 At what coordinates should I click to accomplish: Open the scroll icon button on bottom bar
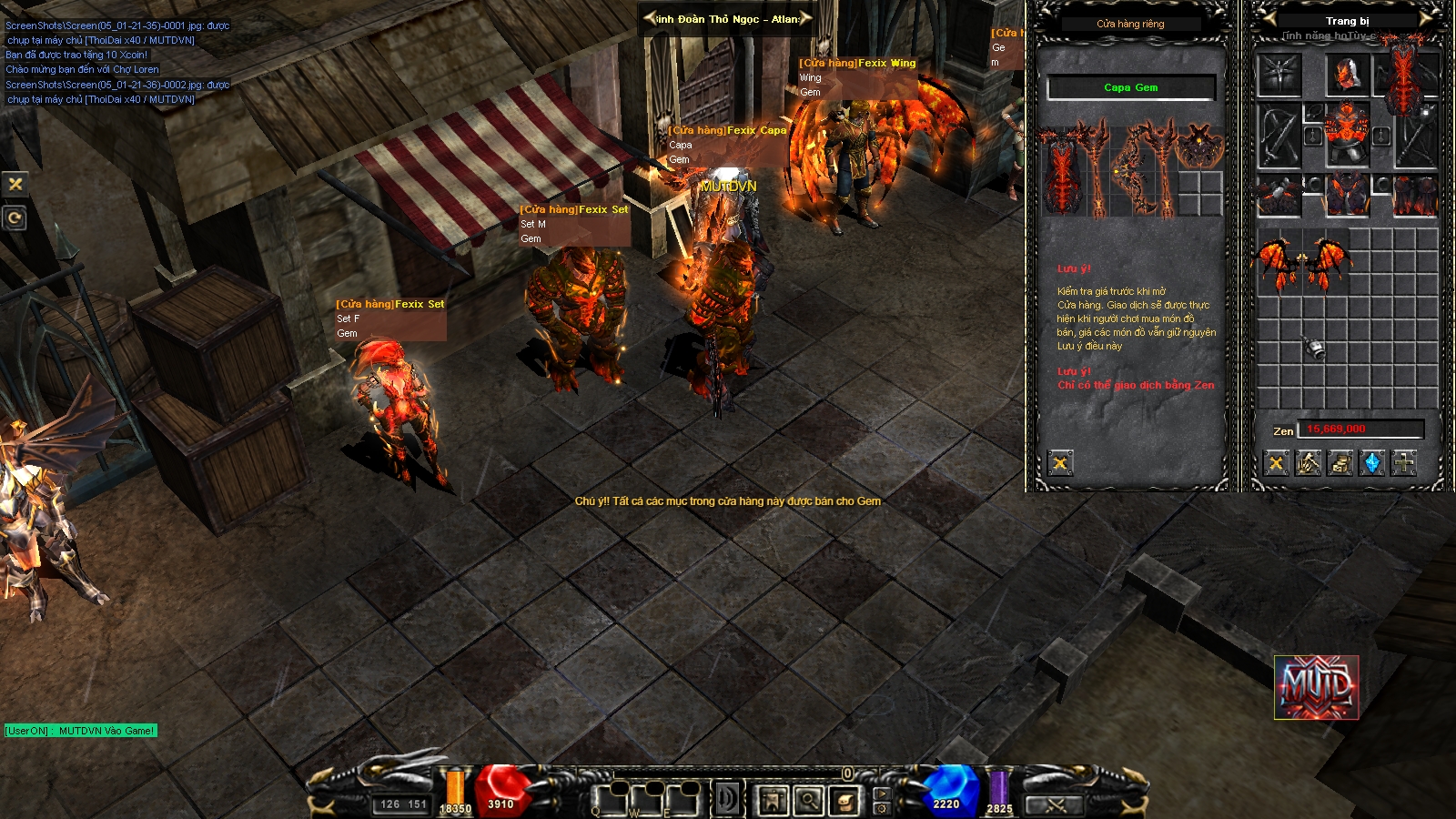pos(844,801)
